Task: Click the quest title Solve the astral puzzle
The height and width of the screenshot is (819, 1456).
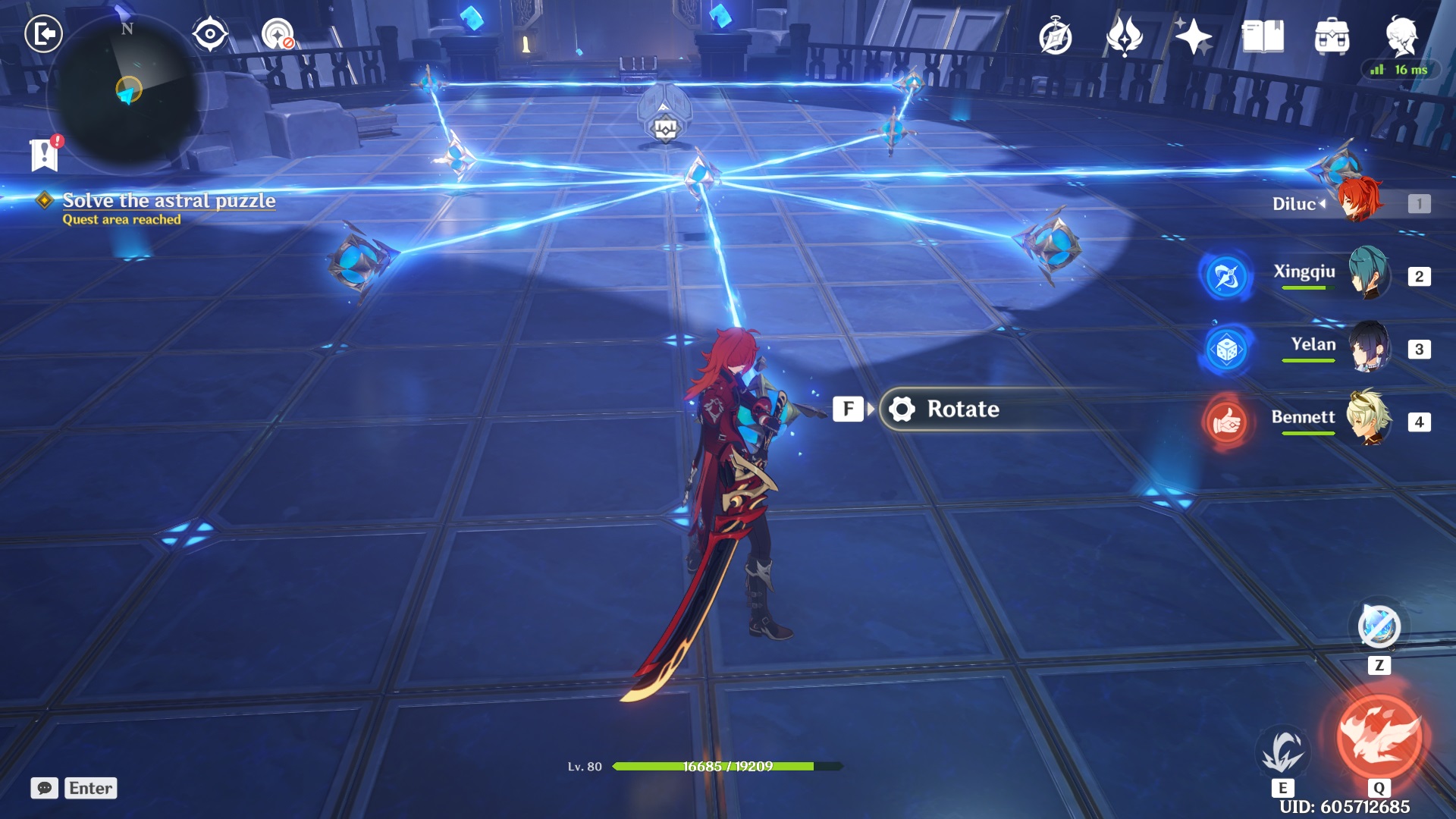Action: (x=171, y=201)
